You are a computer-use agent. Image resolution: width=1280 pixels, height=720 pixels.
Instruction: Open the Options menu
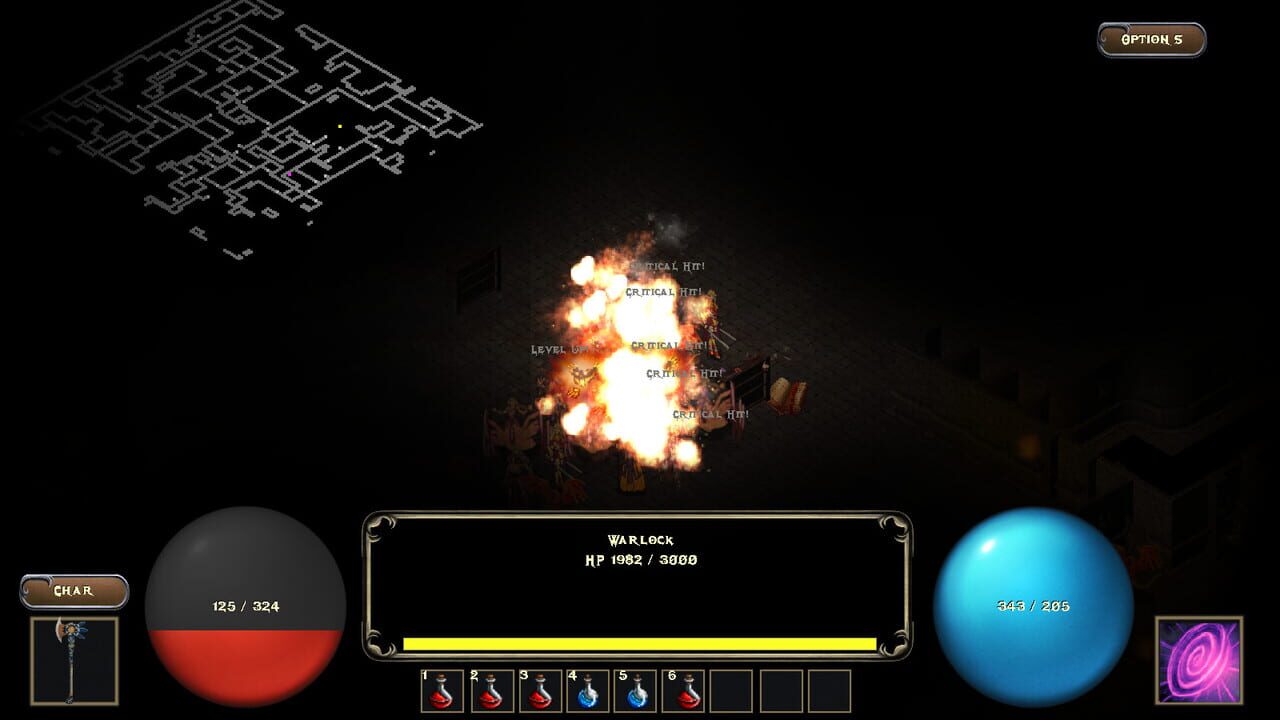click(x=1149, y=40)
